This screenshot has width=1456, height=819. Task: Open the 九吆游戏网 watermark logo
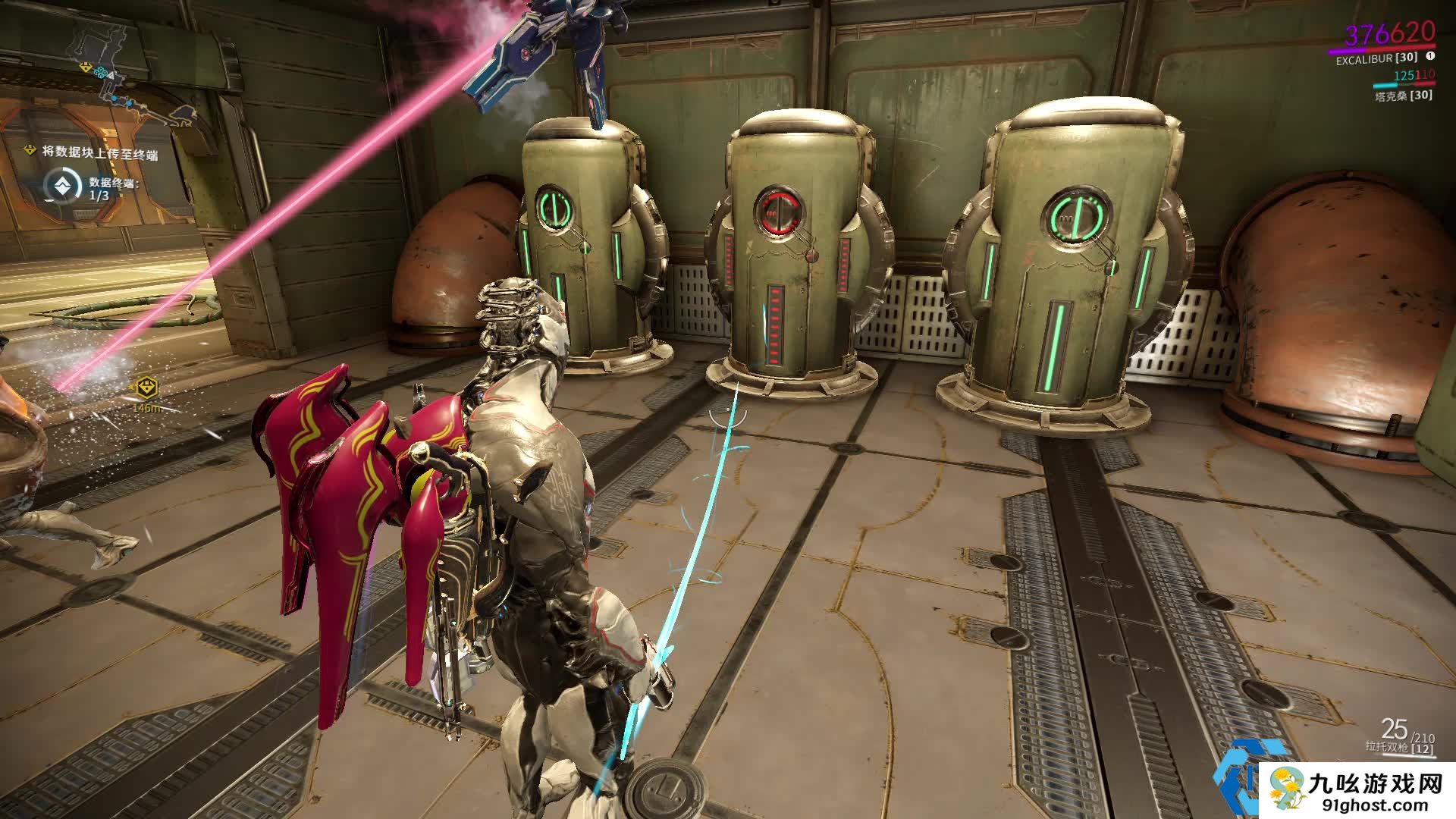[x=1357, y=791]
